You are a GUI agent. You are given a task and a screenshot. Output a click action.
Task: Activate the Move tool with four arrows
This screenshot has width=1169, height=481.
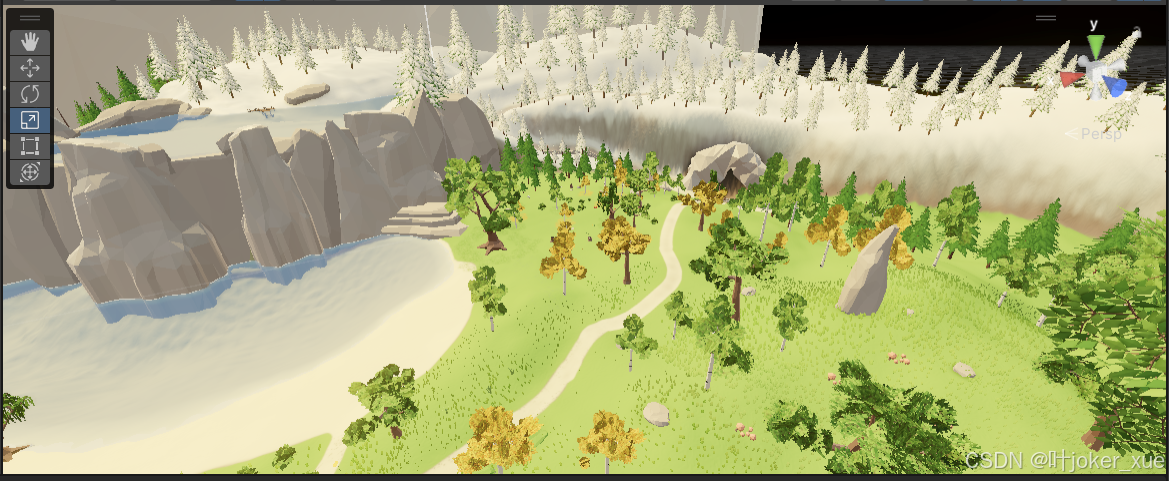pos(30,68)
